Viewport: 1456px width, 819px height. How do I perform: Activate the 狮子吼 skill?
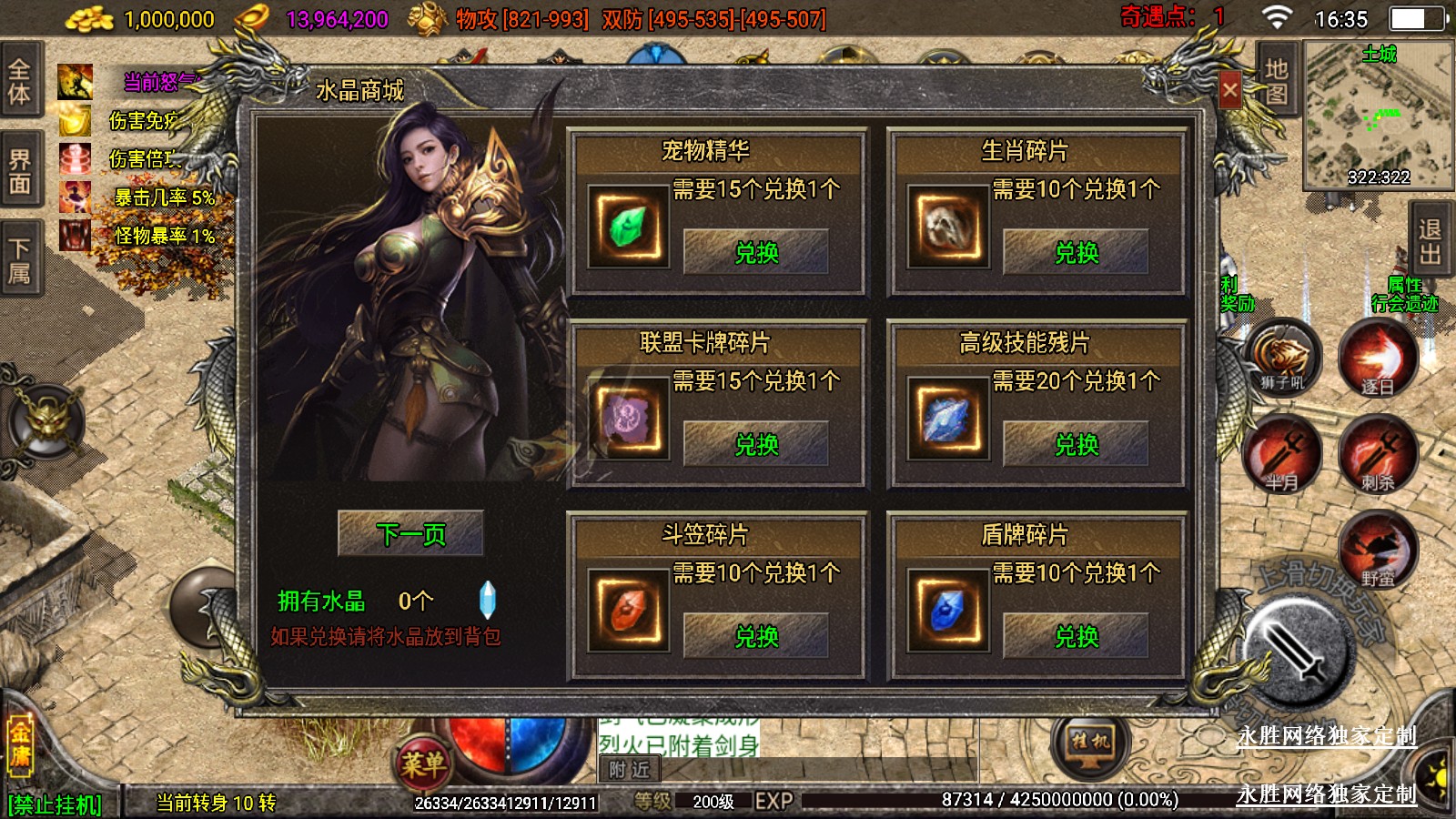[1282, 358]
